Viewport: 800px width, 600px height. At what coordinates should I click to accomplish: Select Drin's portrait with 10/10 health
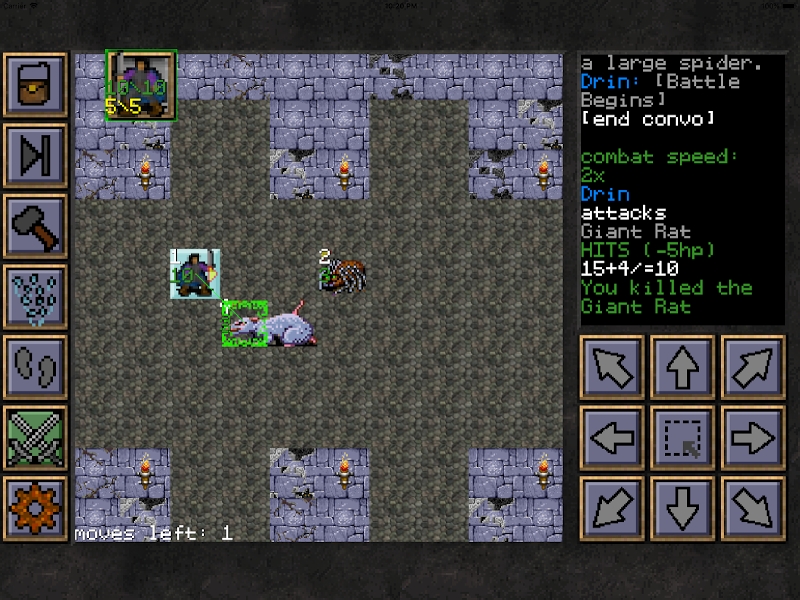click(x=141, y=85)
